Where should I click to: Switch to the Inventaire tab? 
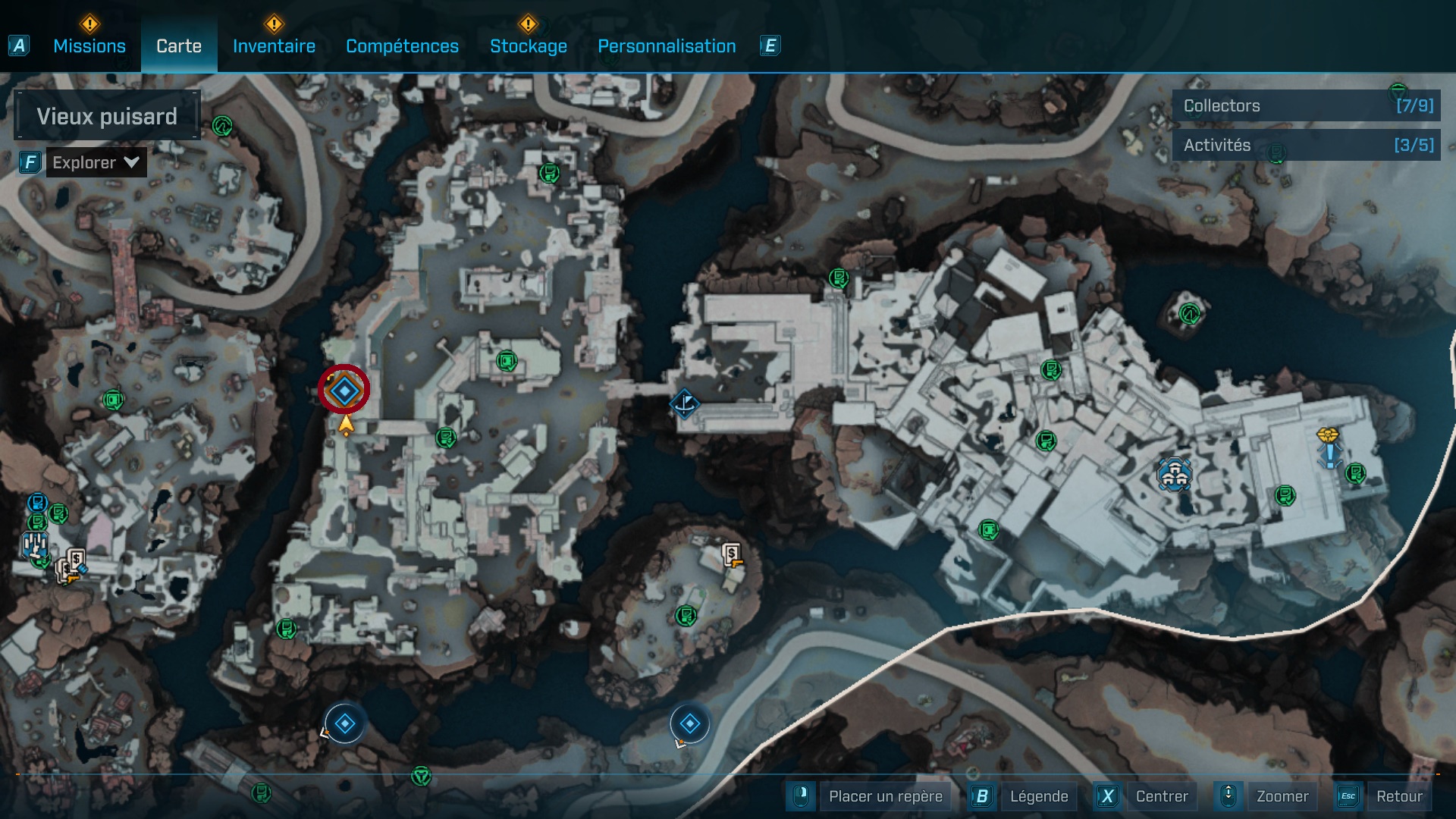[275, 46]
